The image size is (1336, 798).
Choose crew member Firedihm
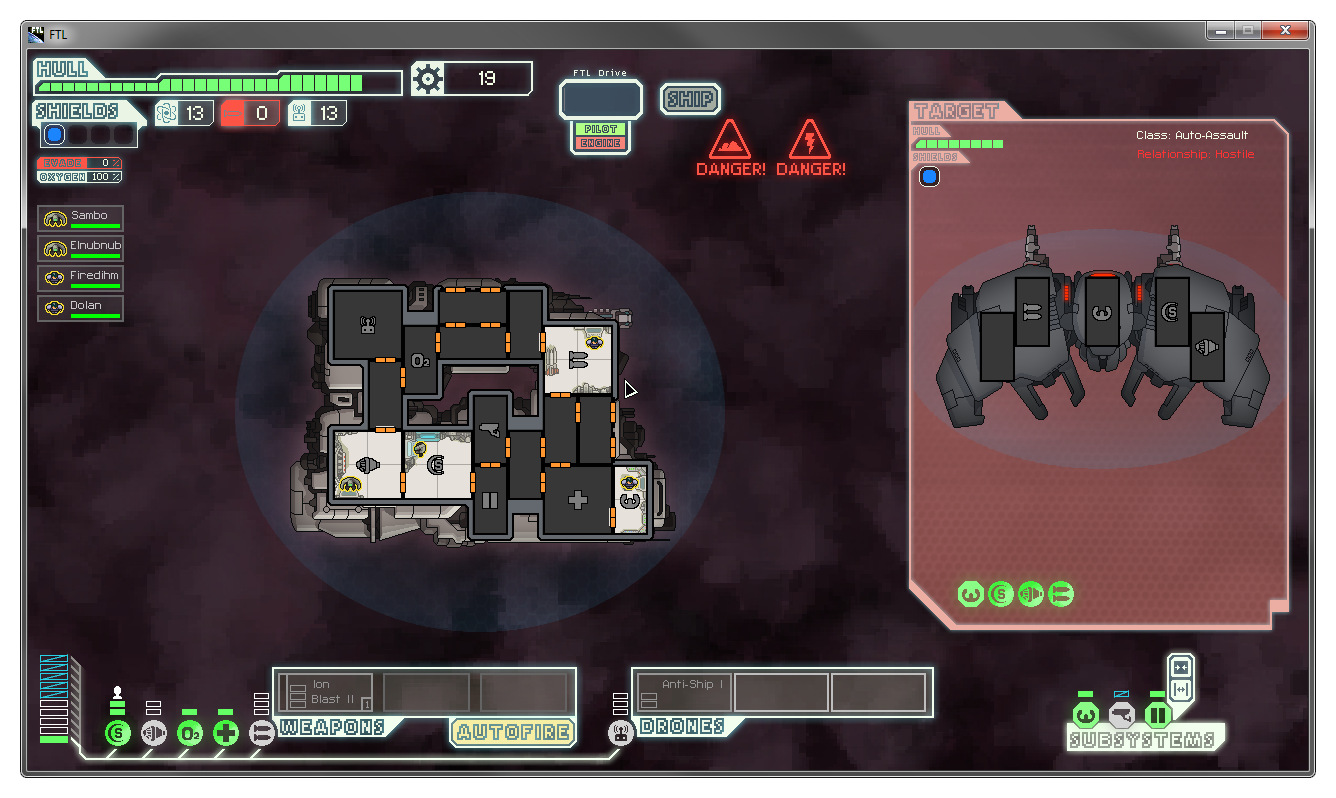coord(81,278)
